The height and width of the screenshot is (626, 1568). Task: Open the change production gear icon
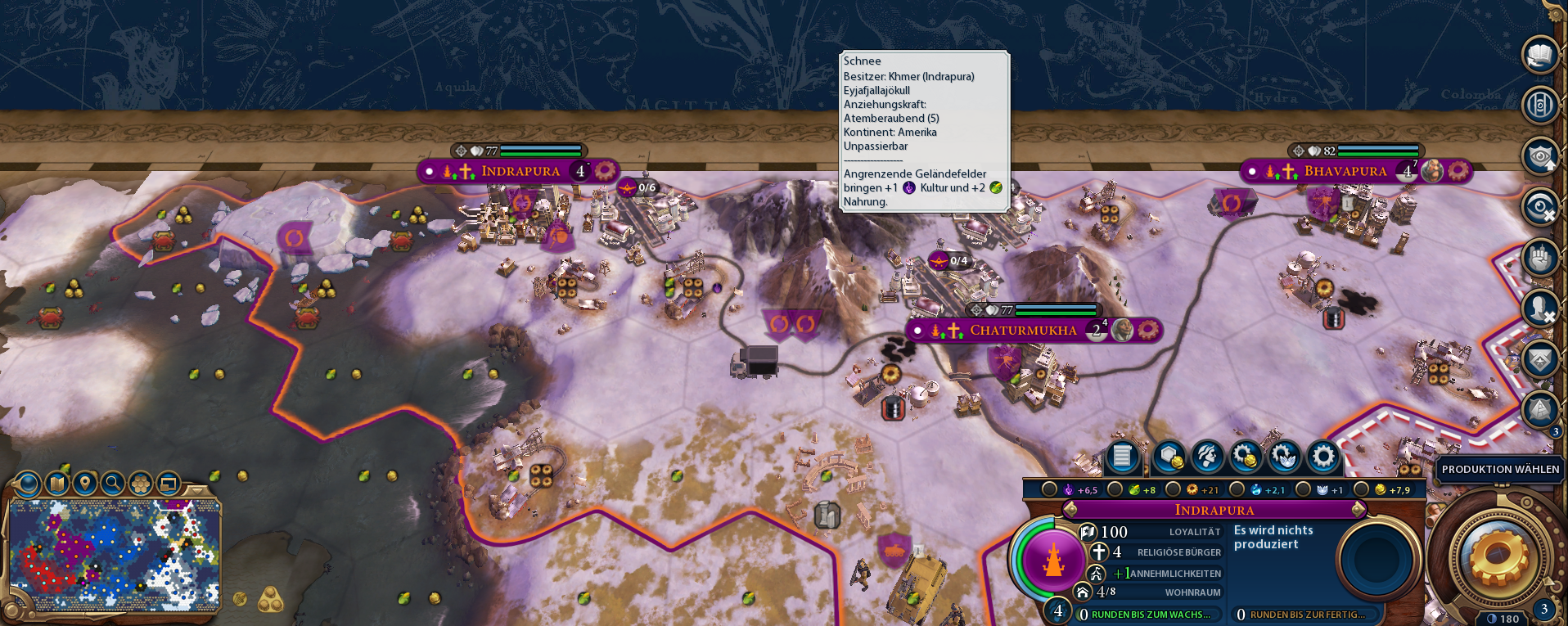1322,457
